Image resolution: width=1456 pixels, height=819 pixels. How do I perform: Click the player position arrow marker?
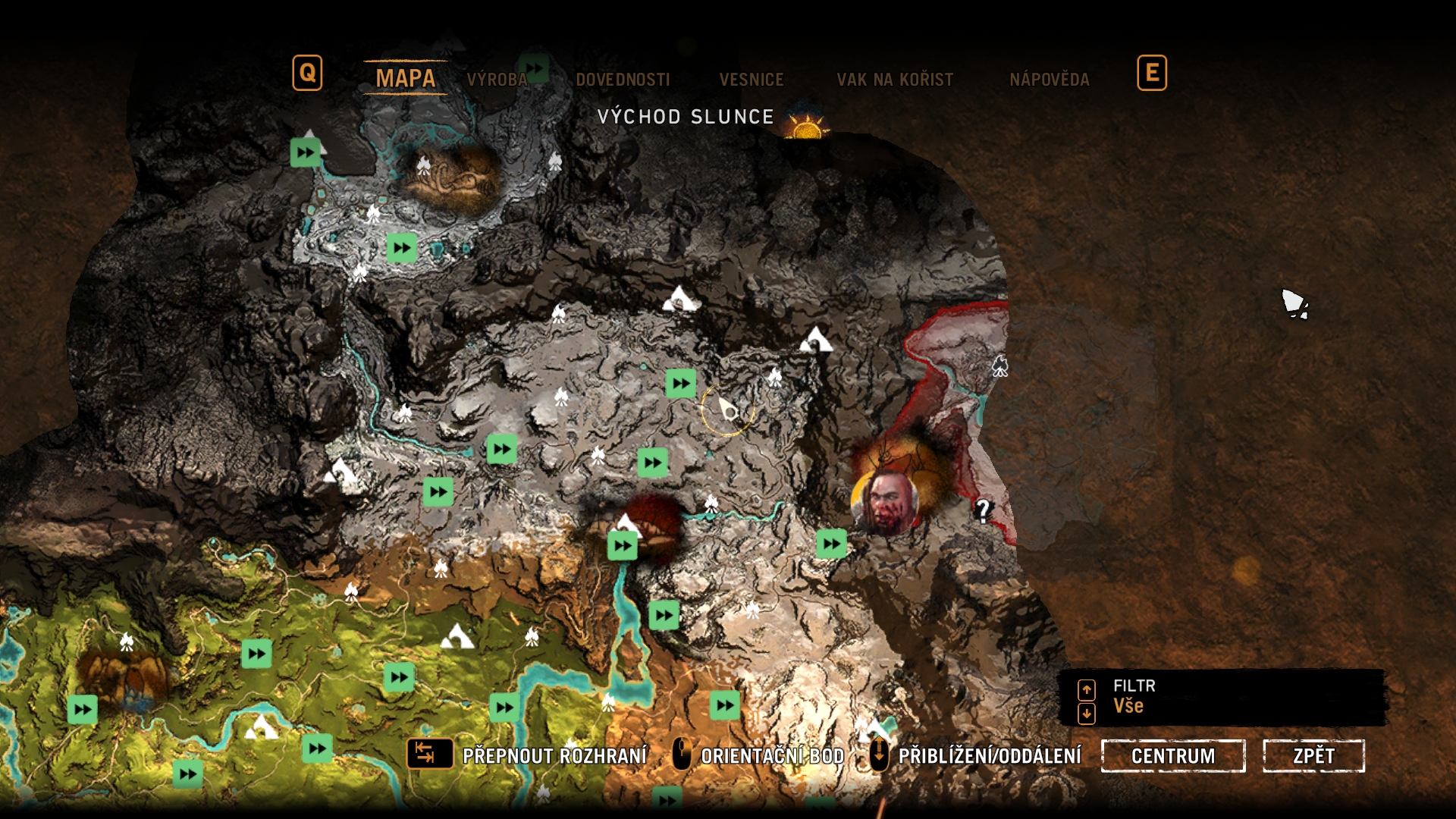tap(729, 410)
